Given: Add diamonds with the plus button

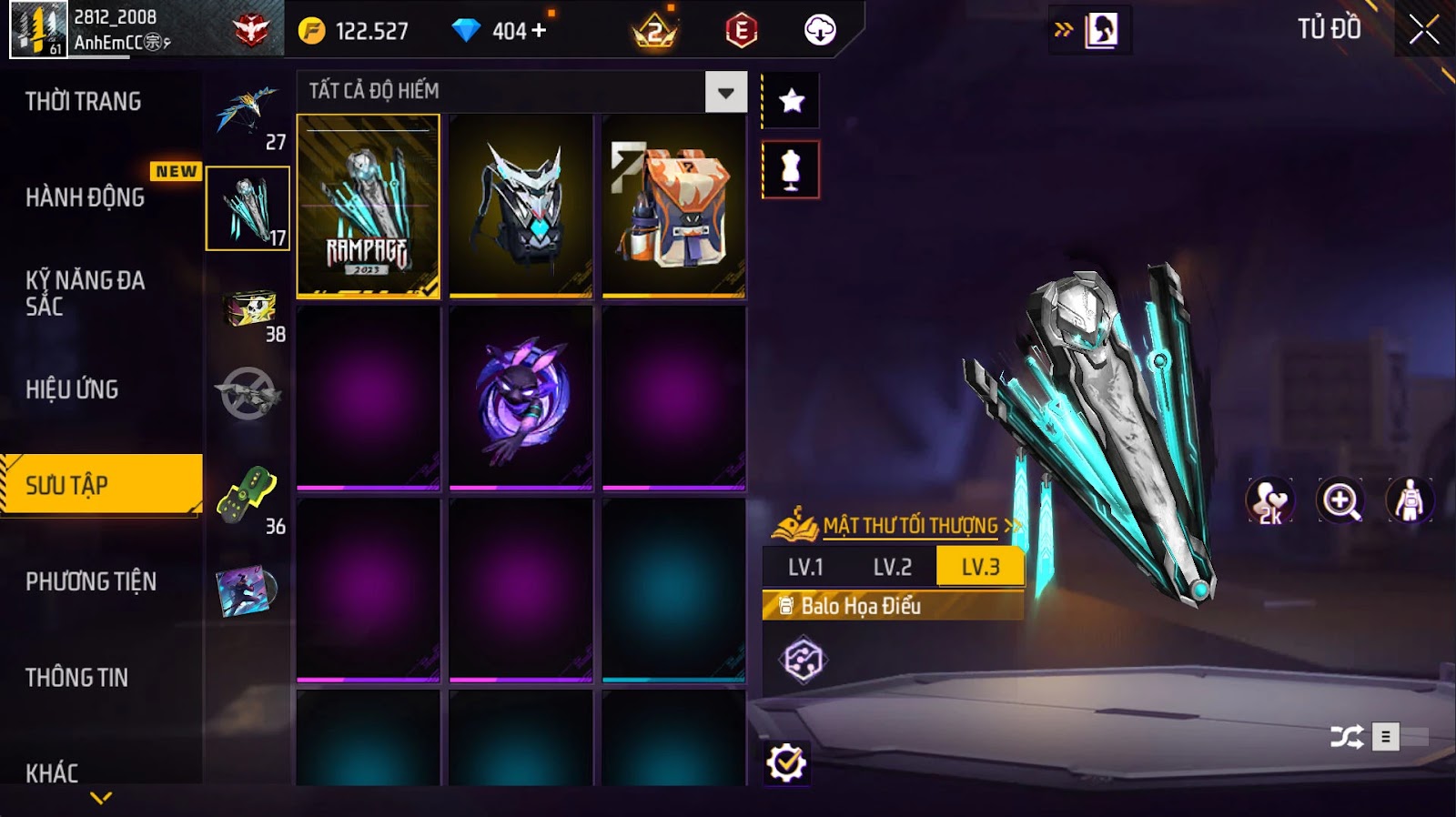Looking at the screenshot, I should (539, 30).
